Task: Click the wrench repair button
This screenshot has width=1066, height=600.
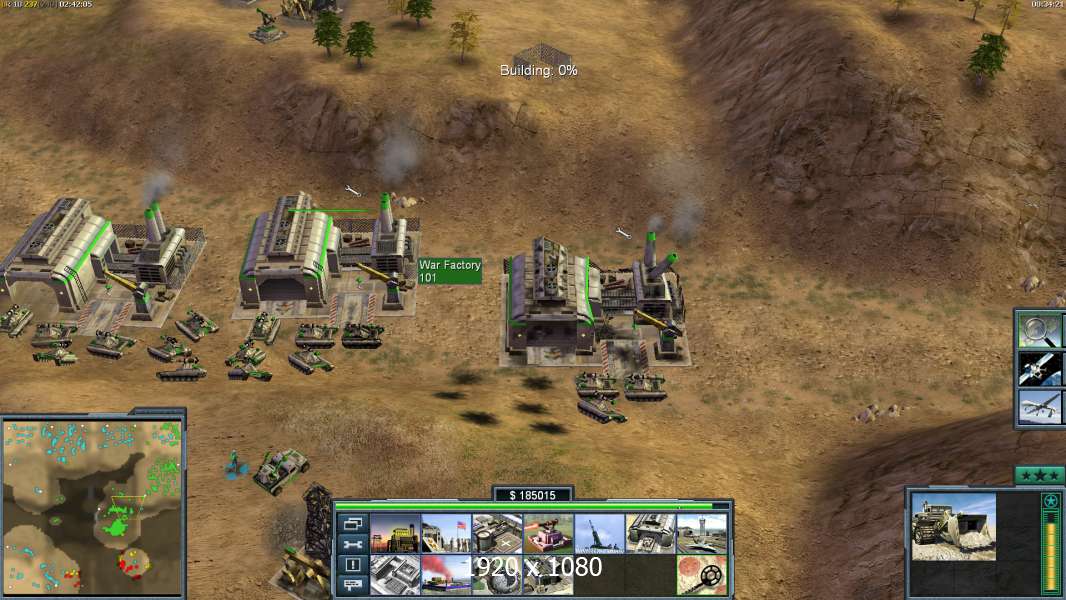Action: (x=352, y=545)
